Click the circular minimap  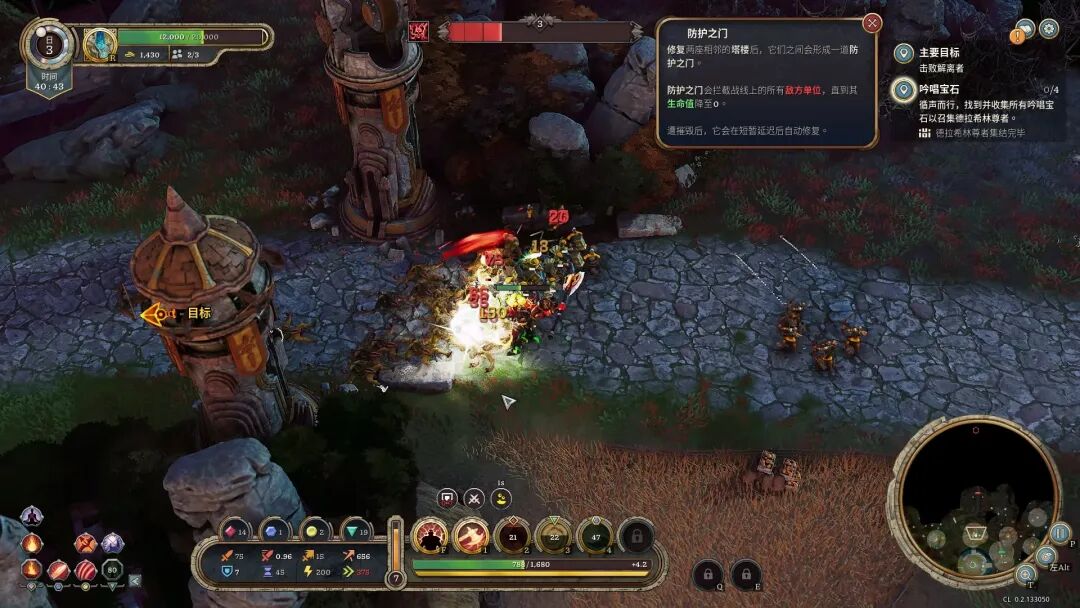pyautogui.click(x=974, y=502)
